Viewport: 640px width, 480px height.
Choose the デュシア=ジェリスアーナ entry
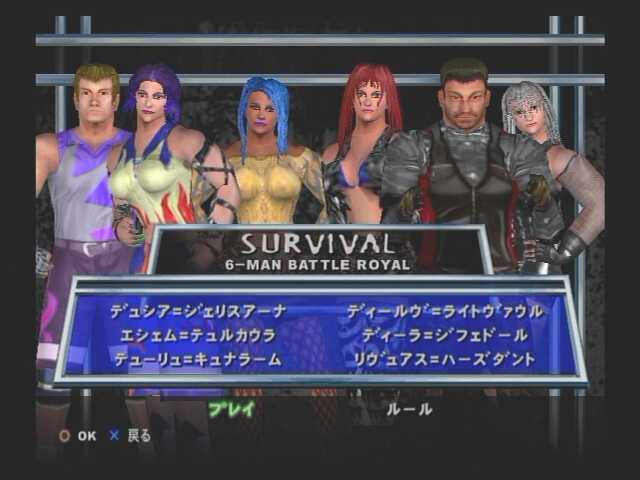coord(198,312)
